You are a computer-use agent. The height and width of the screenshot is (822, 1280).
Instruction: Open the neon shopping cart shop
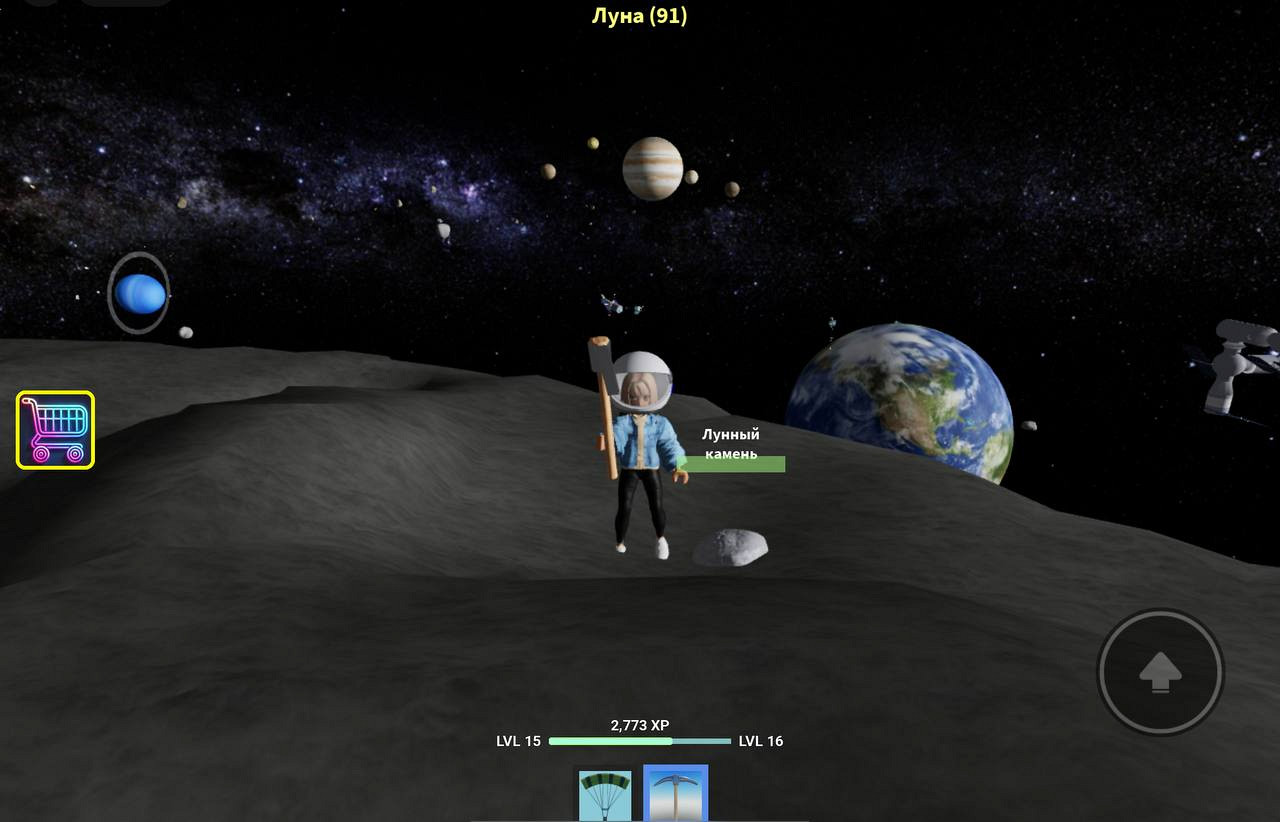tap(56, 430)
